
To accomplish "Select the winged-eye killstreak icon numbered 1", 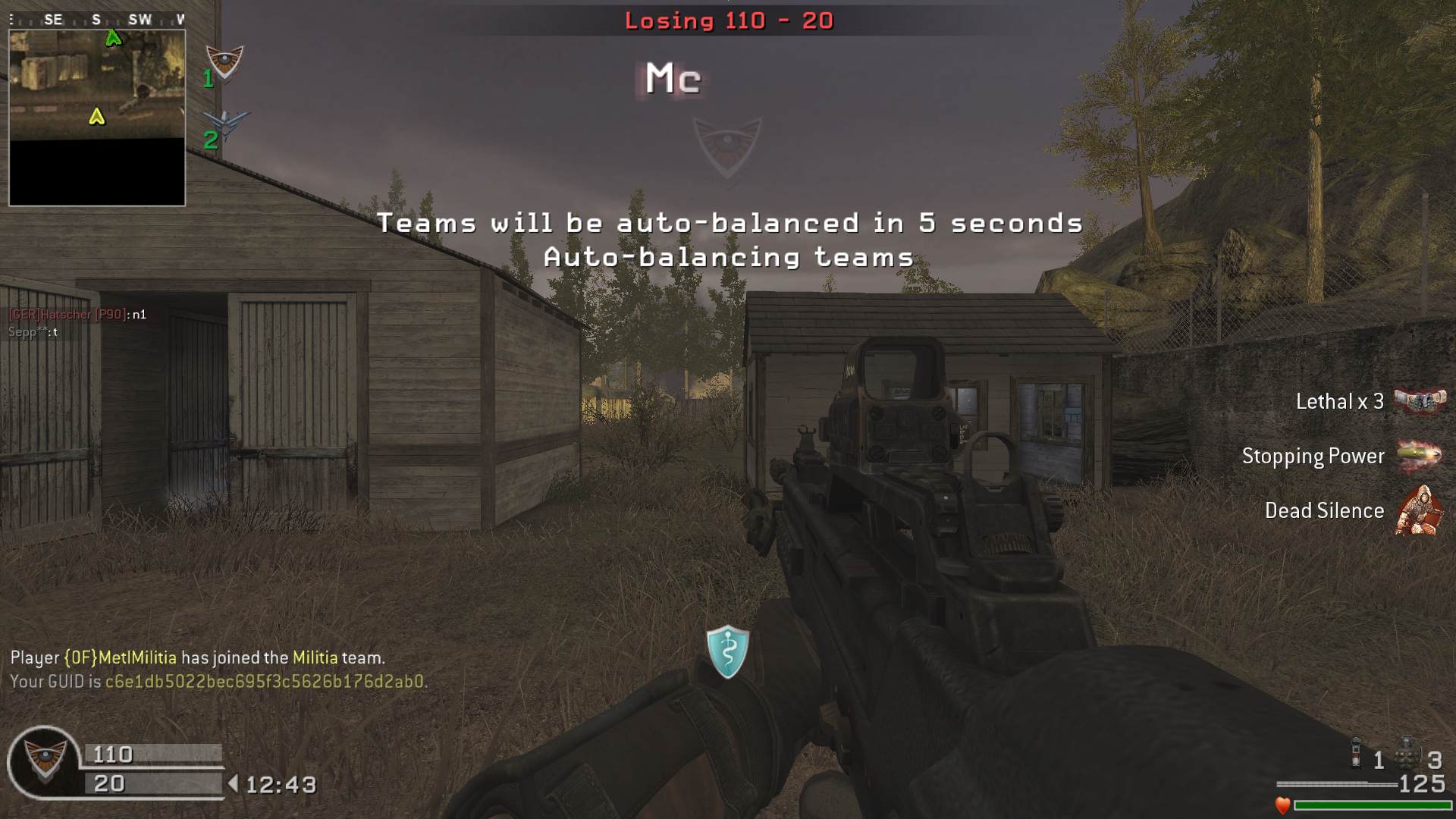I will coord(224,63).
